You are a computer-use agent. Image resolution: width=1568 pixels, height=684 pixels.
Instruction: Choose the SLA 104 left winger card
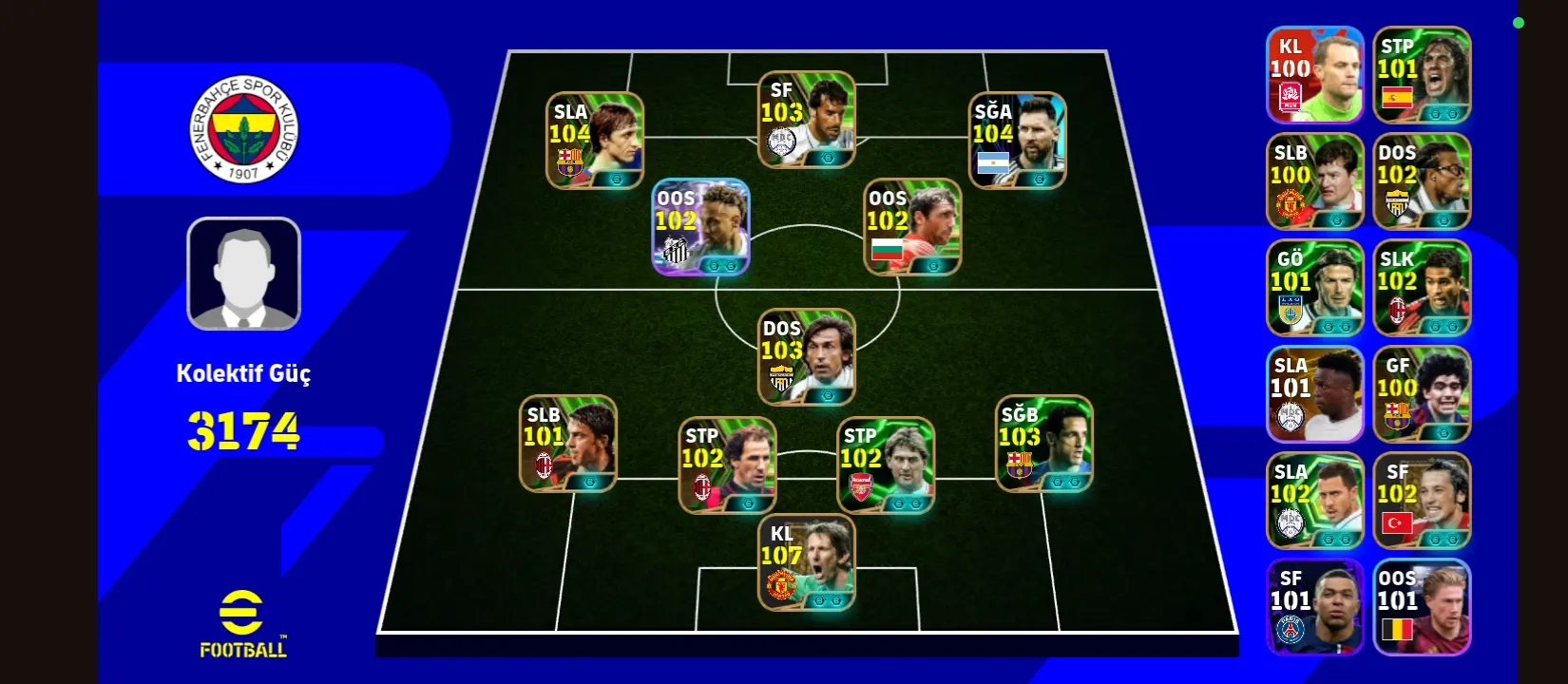point(595,141)
